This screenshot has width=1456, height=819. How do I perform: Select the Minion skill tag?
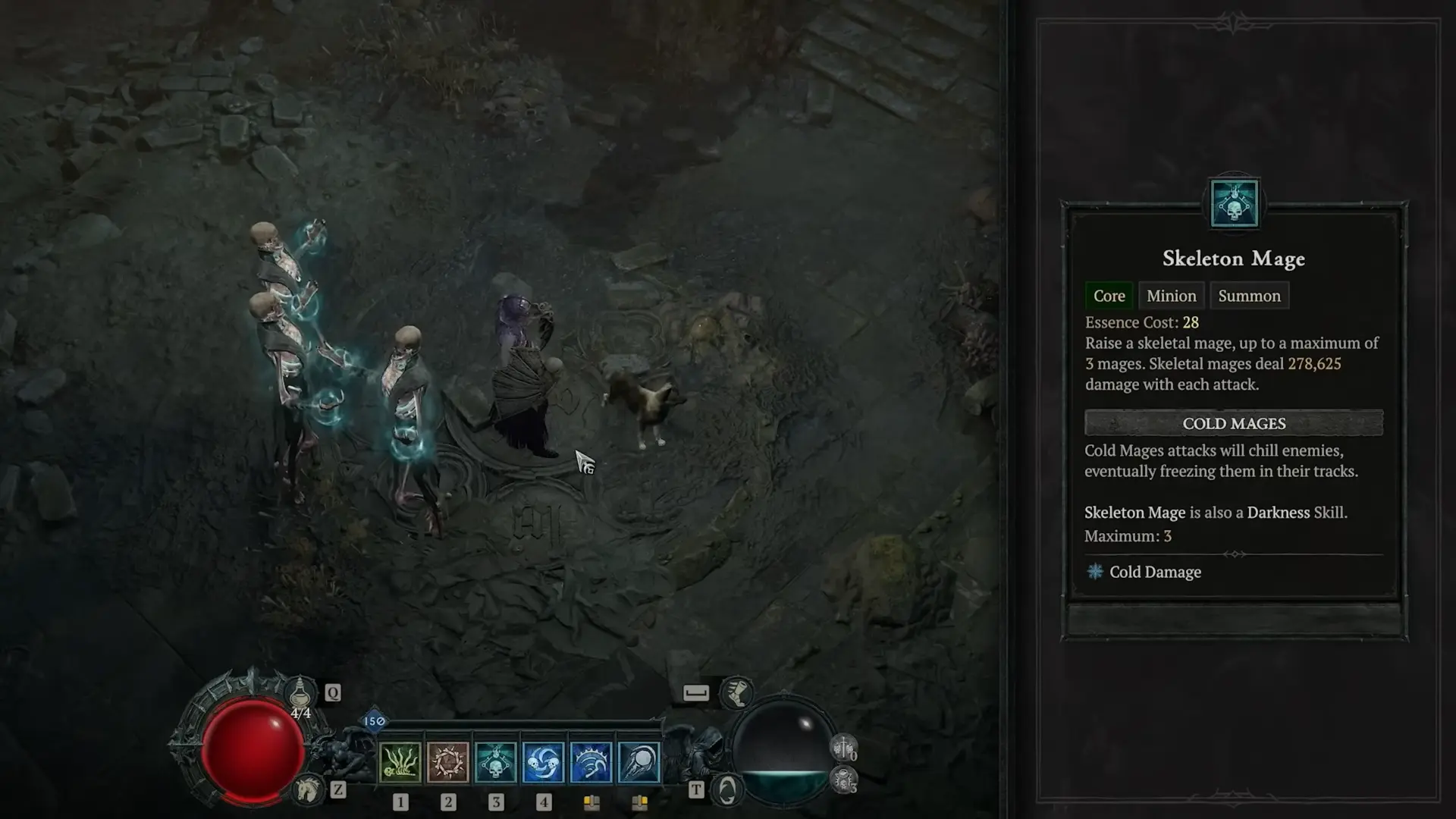pyautogui.click(x=1171, y=296)
